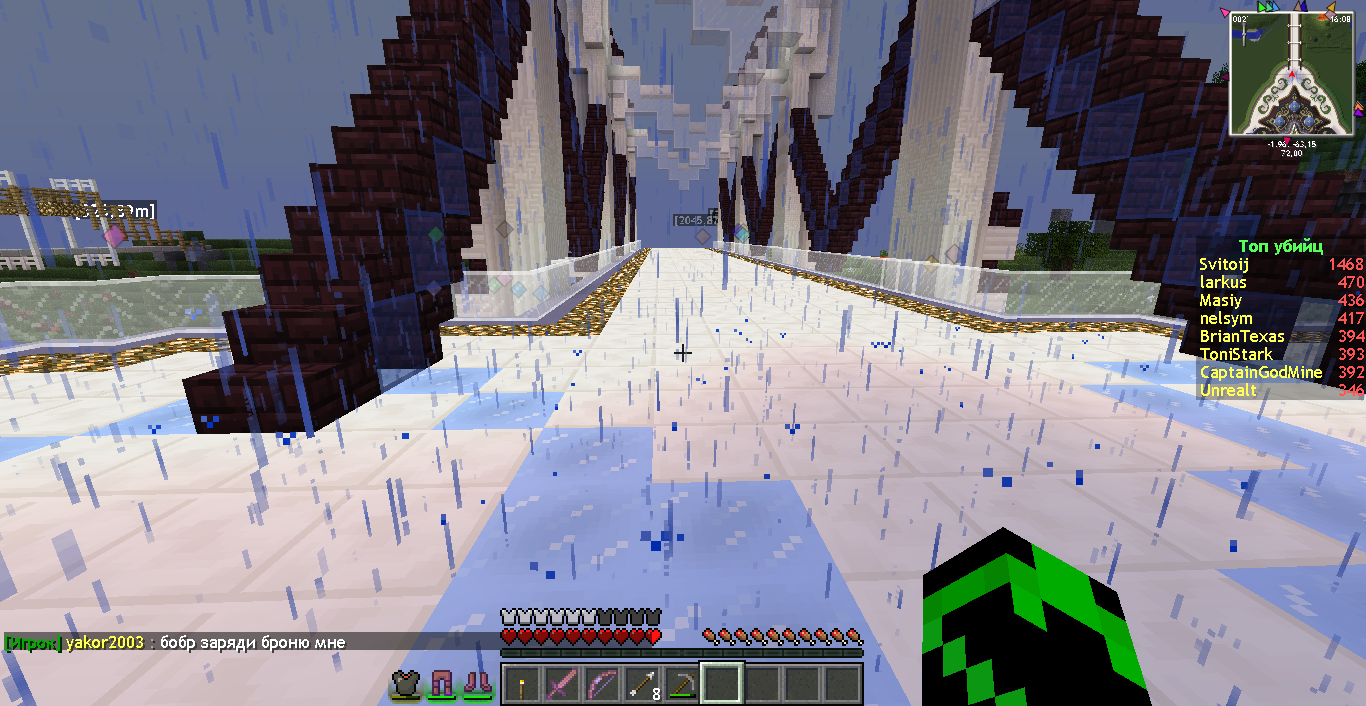1366x706 pixels.
Task: Select the arrow stack hotbar slot
Action: pos(641,685)
